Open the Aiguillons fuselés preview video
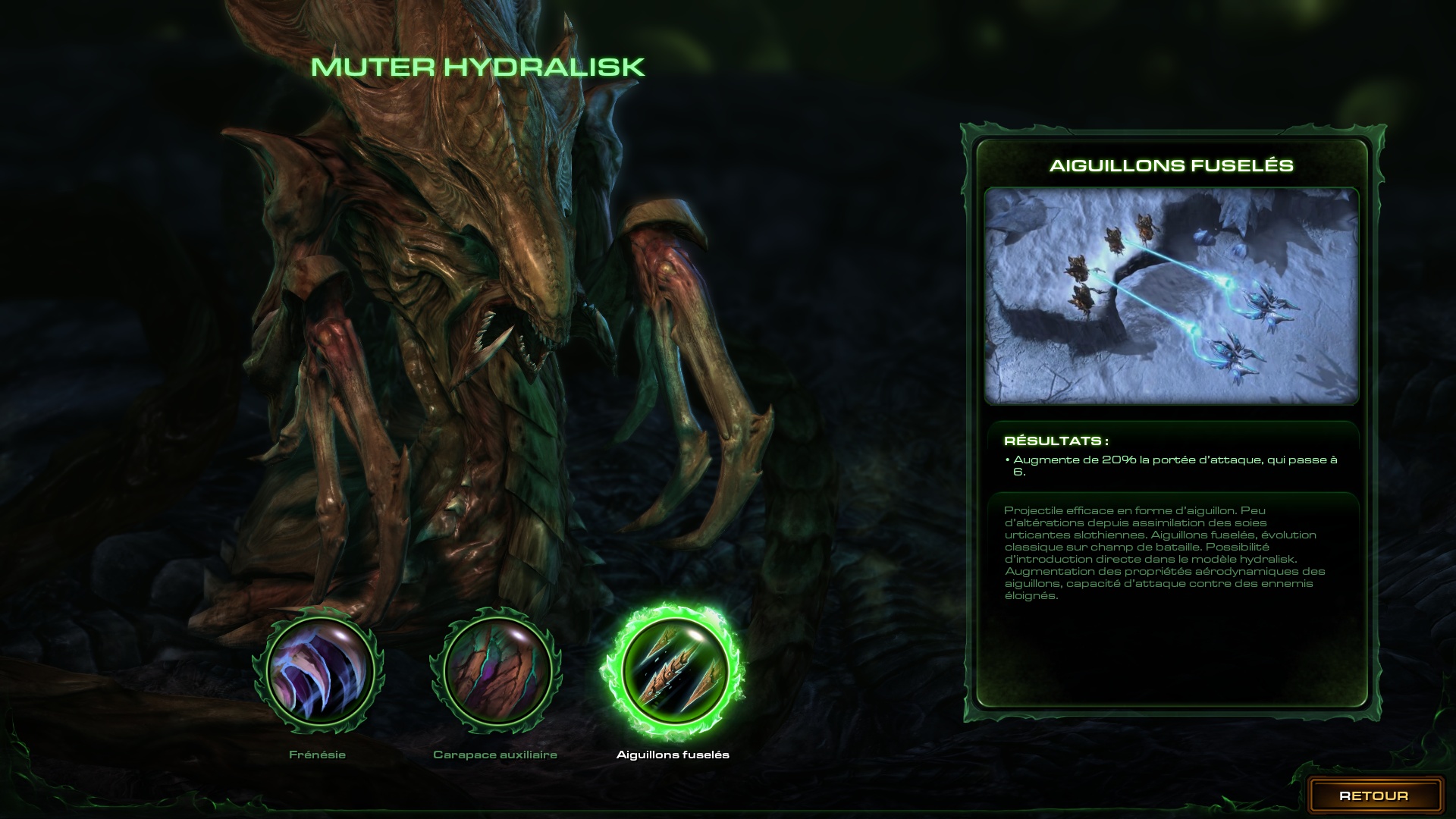This screenshot has height=819, width=1456. click(x=1171, y=296)
